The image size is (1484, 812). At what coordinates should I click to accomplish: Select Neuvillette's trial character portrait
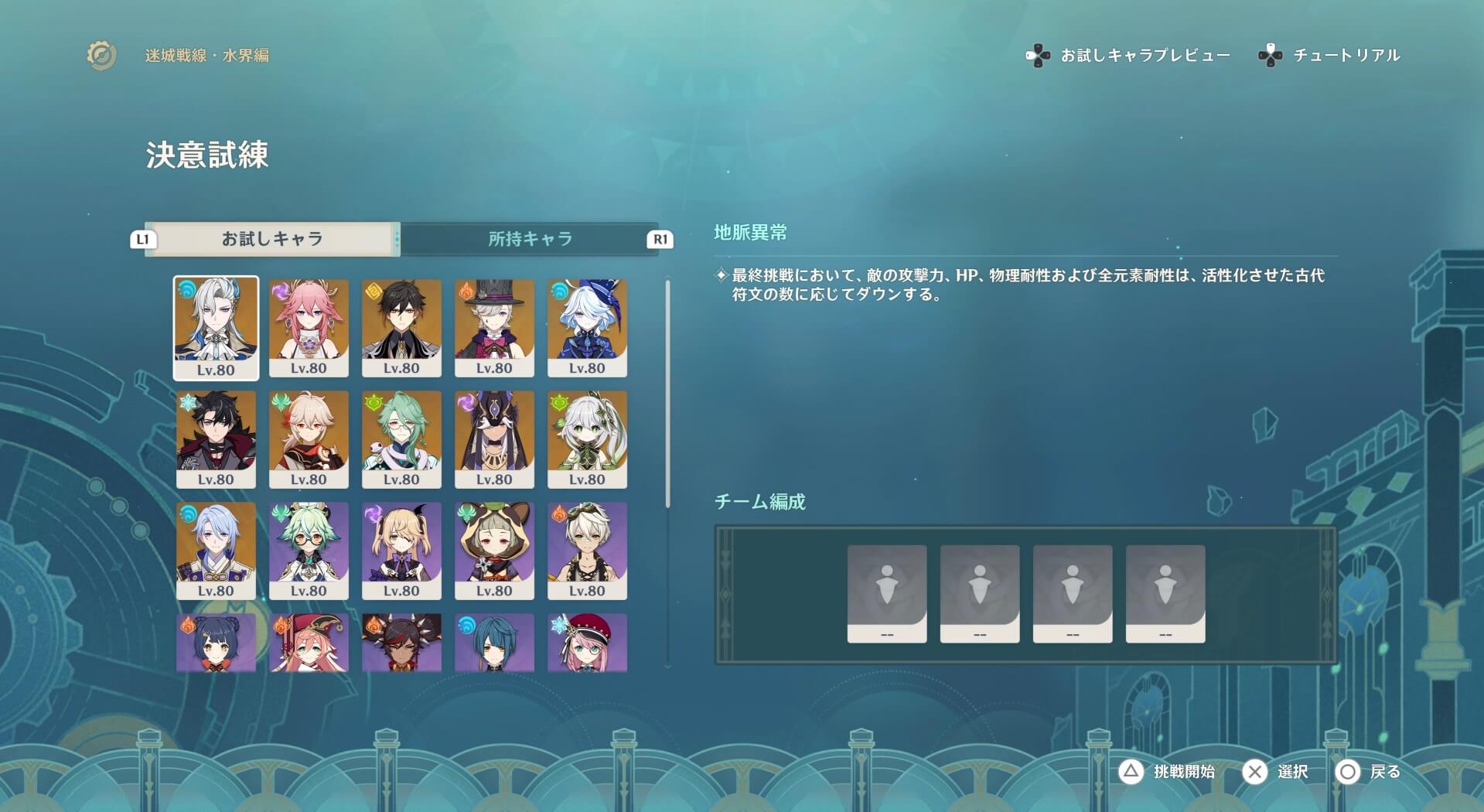(x=217, y=325)
